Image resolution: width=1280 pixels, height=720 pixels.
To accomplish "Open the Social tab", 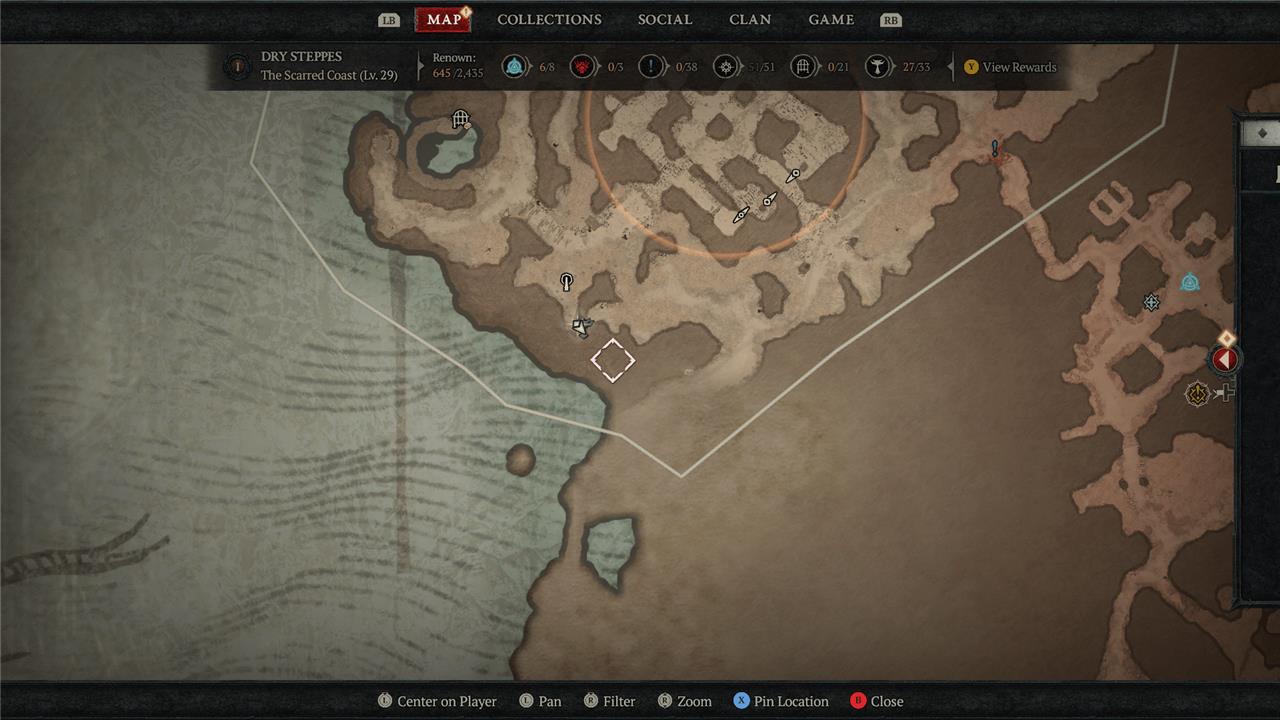I will tap(665, 20).
